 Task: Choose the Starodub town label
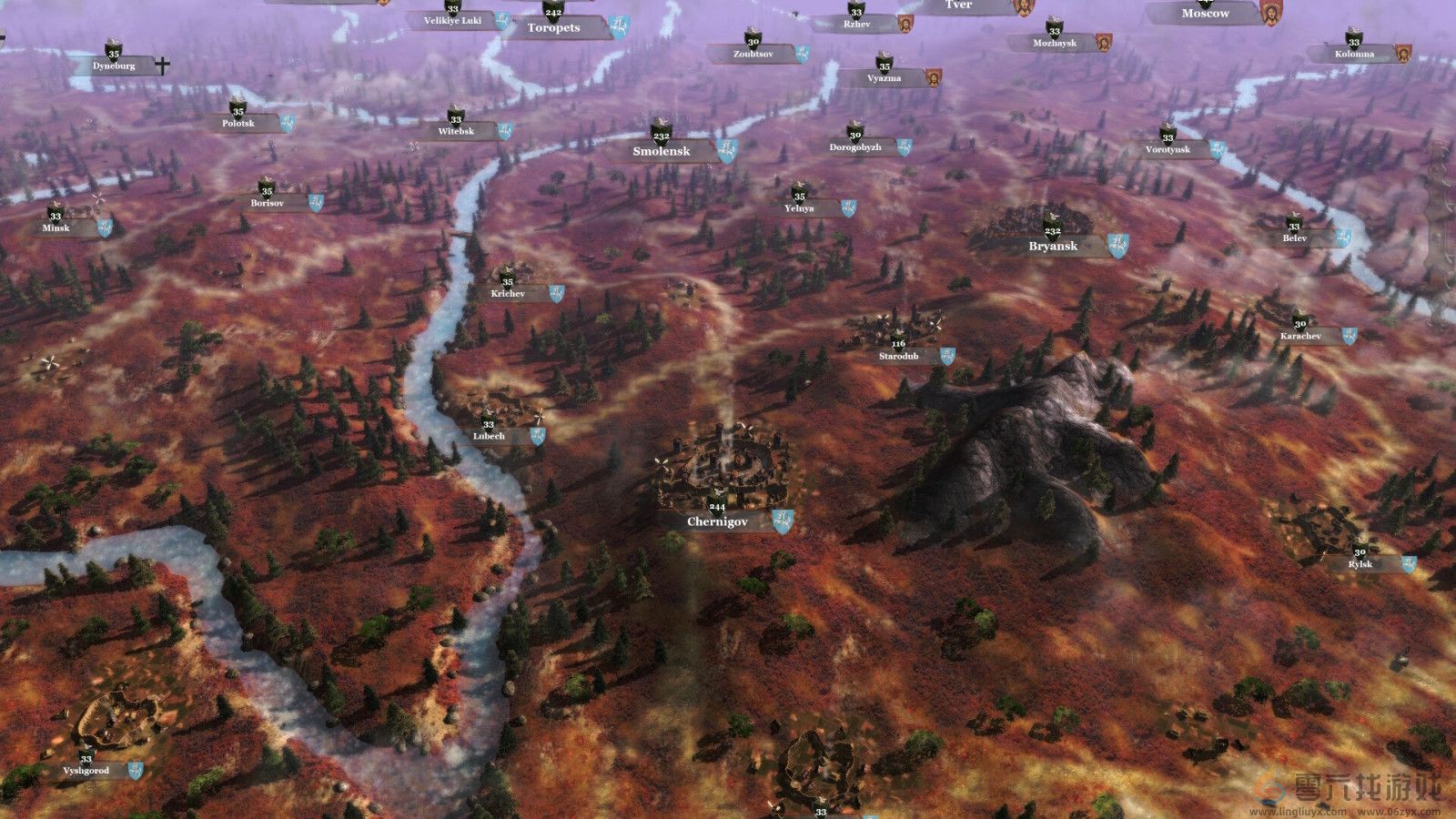899,357
